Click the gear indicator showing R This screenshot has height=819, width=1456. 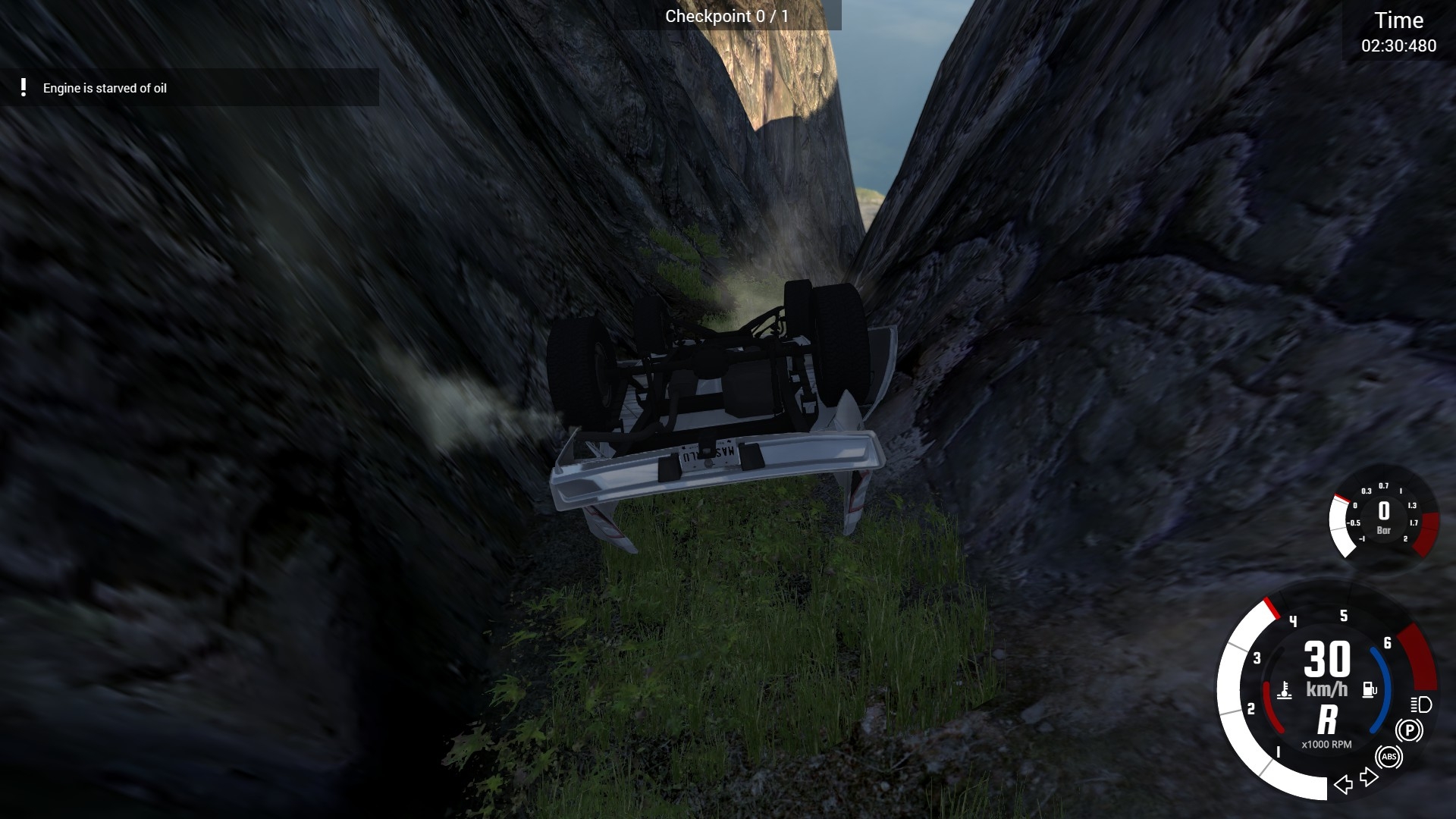tap(1328, 718)
